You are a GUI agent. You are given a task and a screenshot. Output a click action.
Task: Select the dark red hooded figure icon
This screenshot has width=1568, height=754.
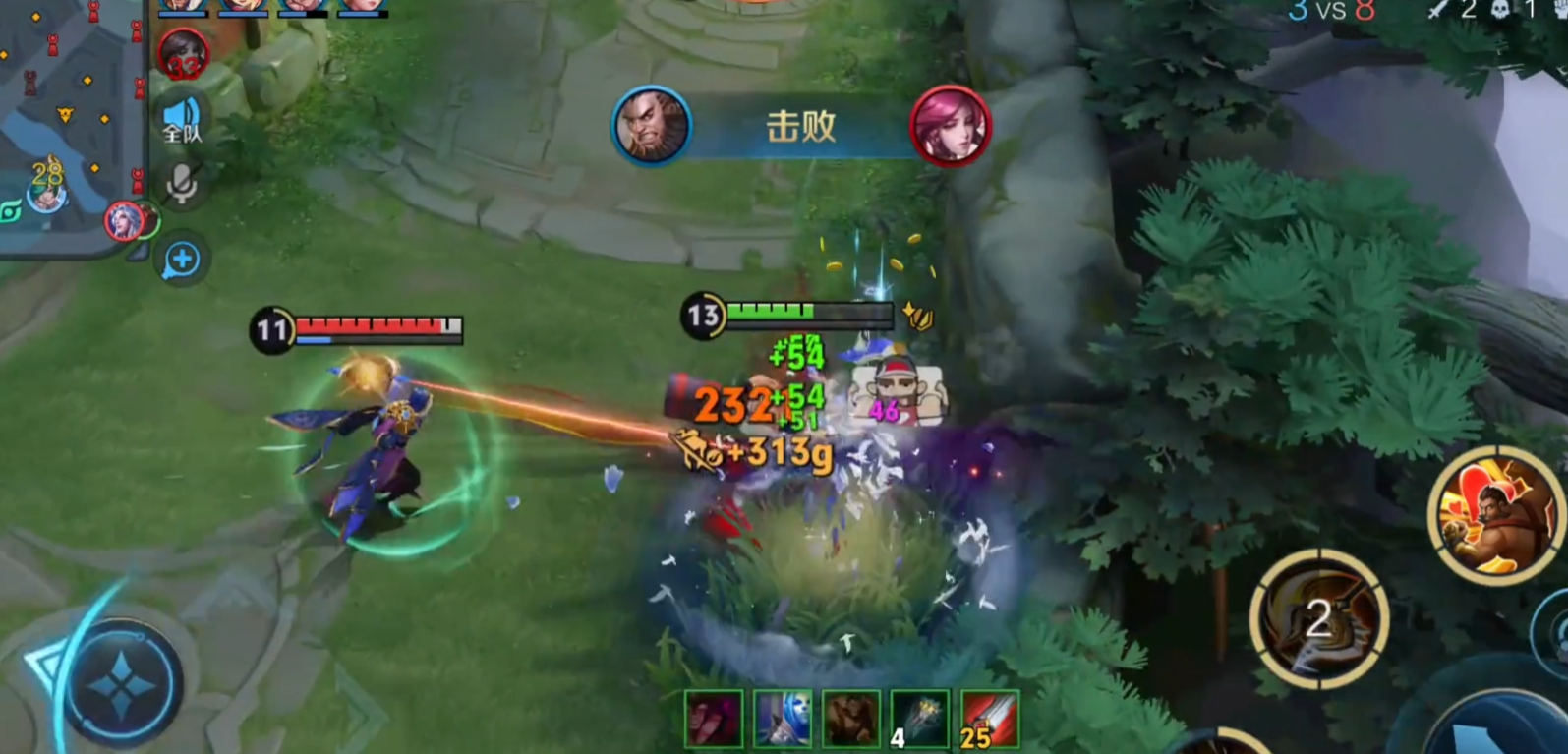coord(715,719)
